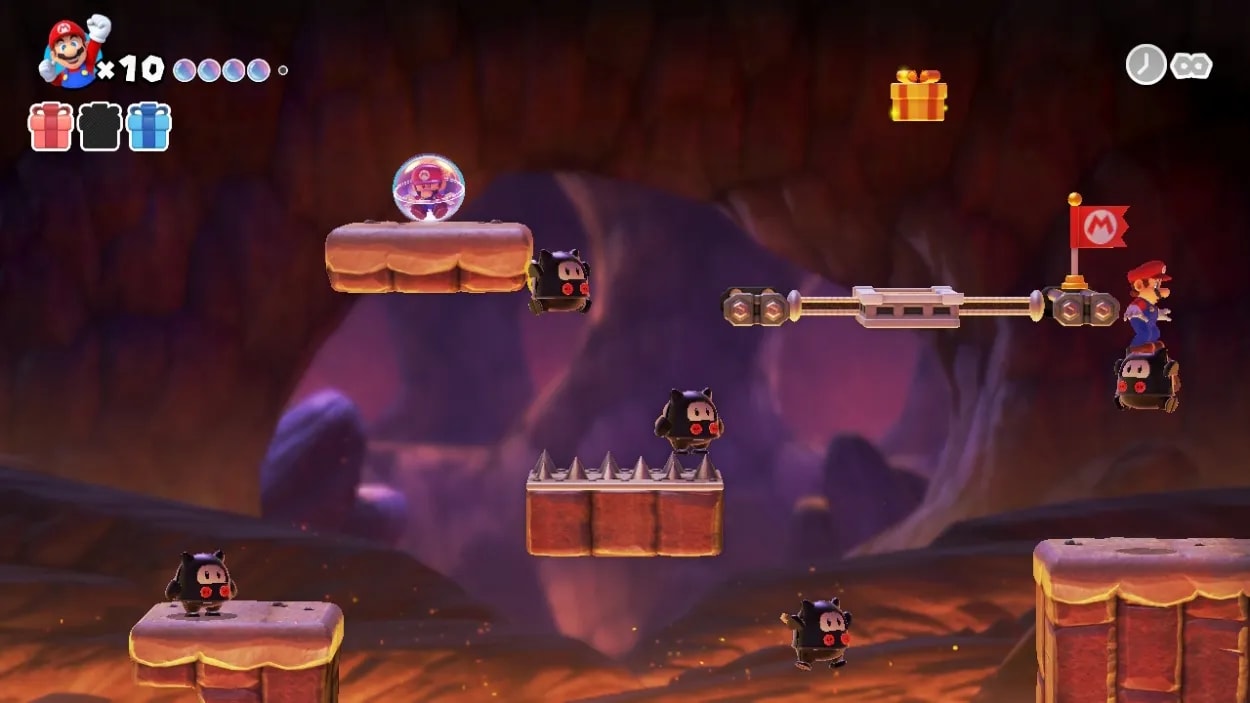This screenshot has height=703, width=1250.
Task: Click the Mario lives icon
Action: pyautogui.click(x=72, y=52)
